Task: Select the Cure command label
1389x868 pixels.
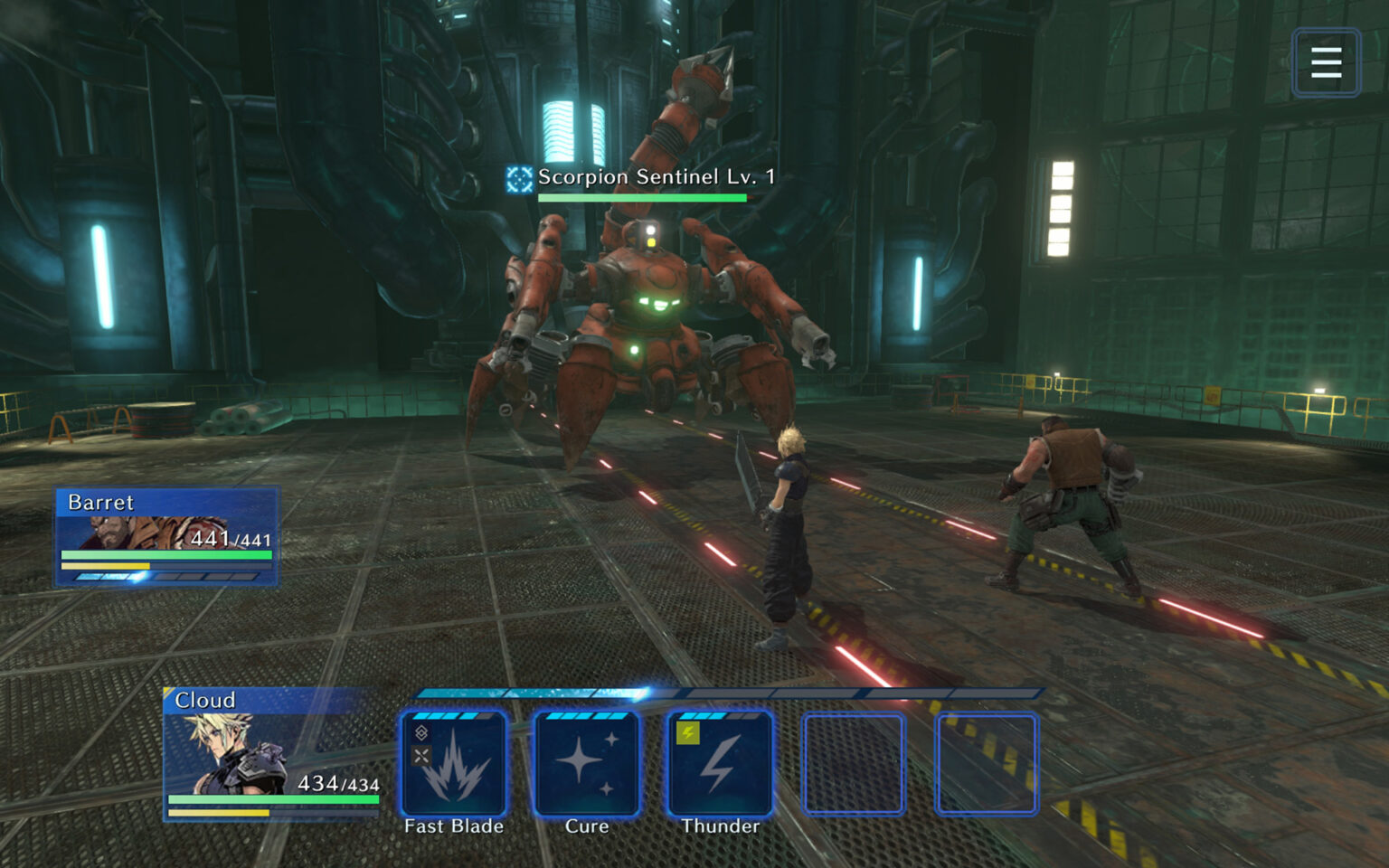Action: pyautogui.click(x=586, y=826)
